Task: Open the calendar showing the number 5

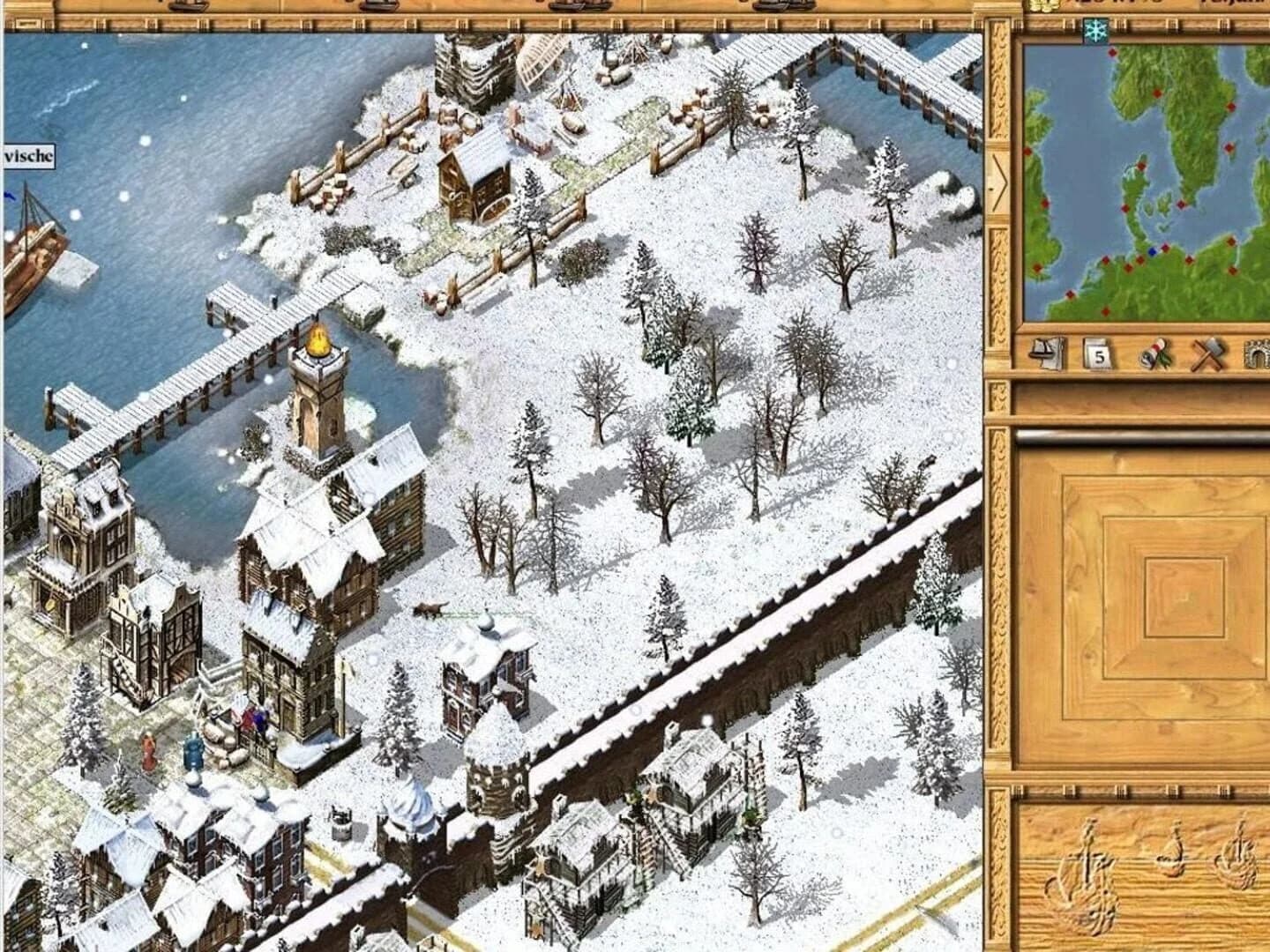Action: [x=1096, y=354]
